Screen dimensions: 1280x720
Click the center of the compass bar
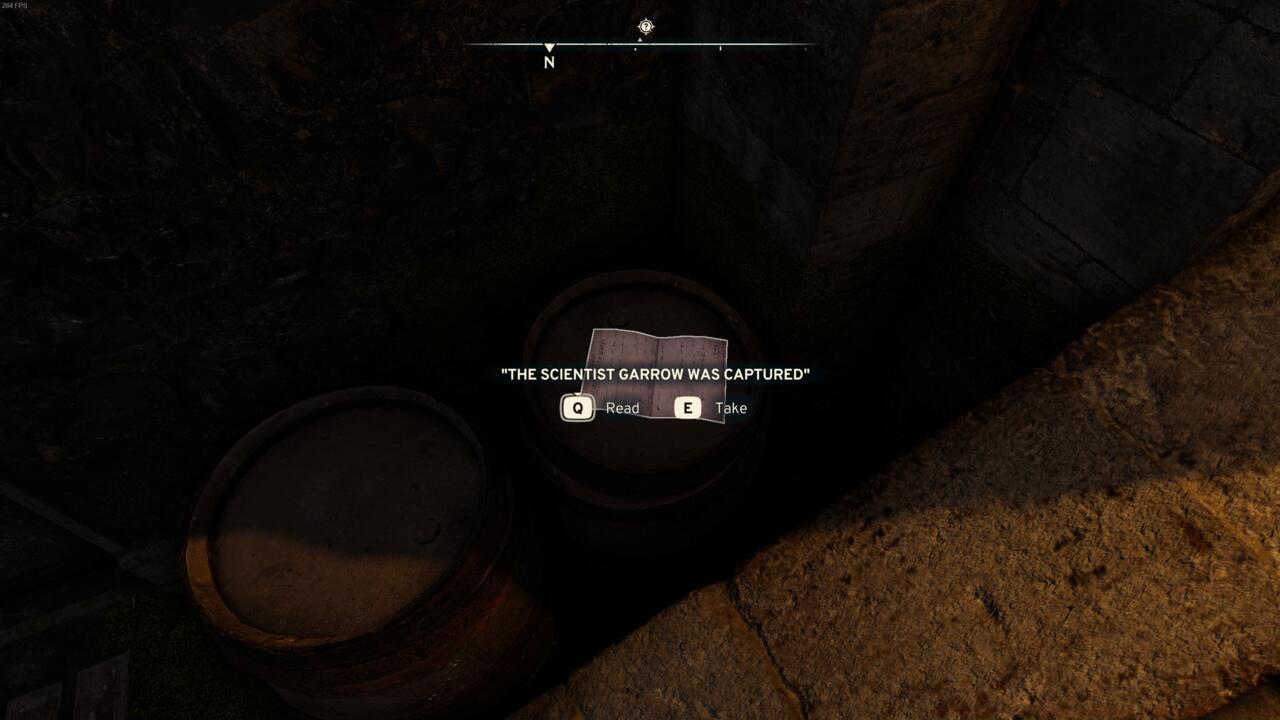pyautogui.click(x=645, y=45)
